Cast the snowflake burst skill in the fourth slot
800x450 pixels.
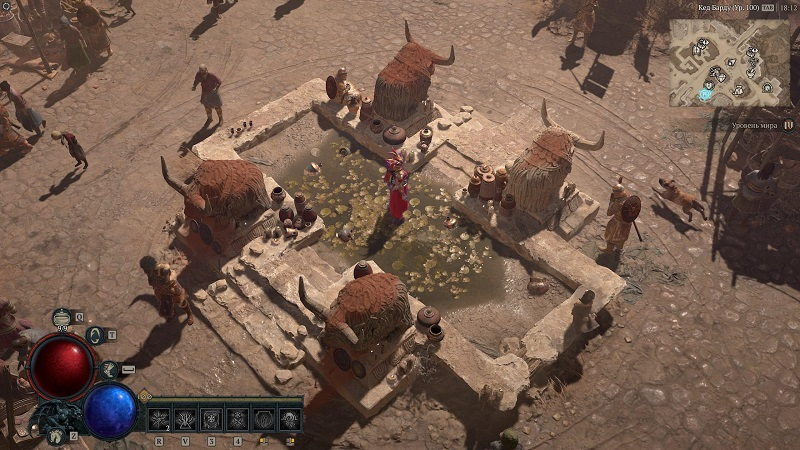[238, 418]
